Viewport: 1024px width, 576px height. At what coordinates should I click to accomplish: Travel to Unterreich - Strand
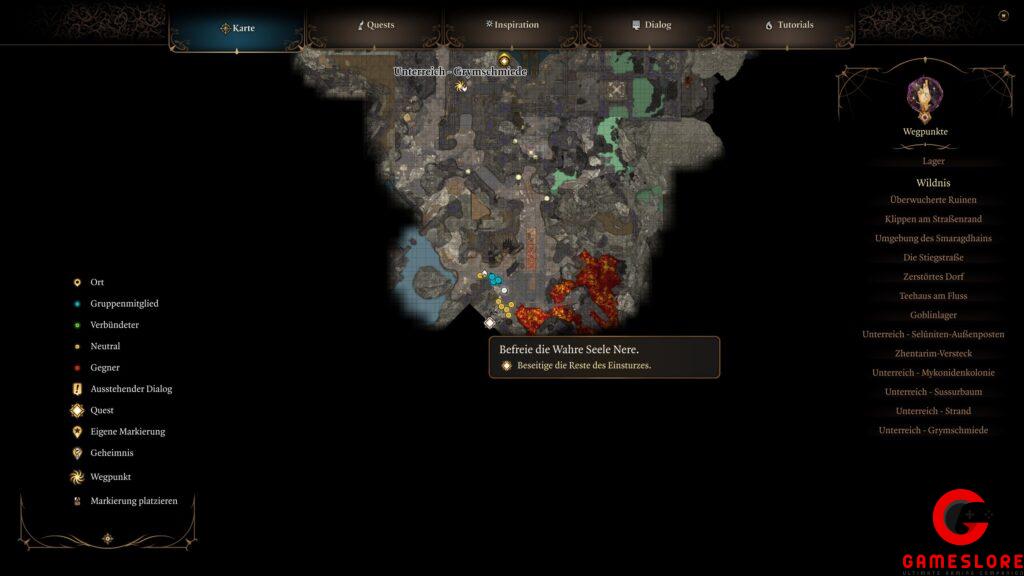[933, 411]
